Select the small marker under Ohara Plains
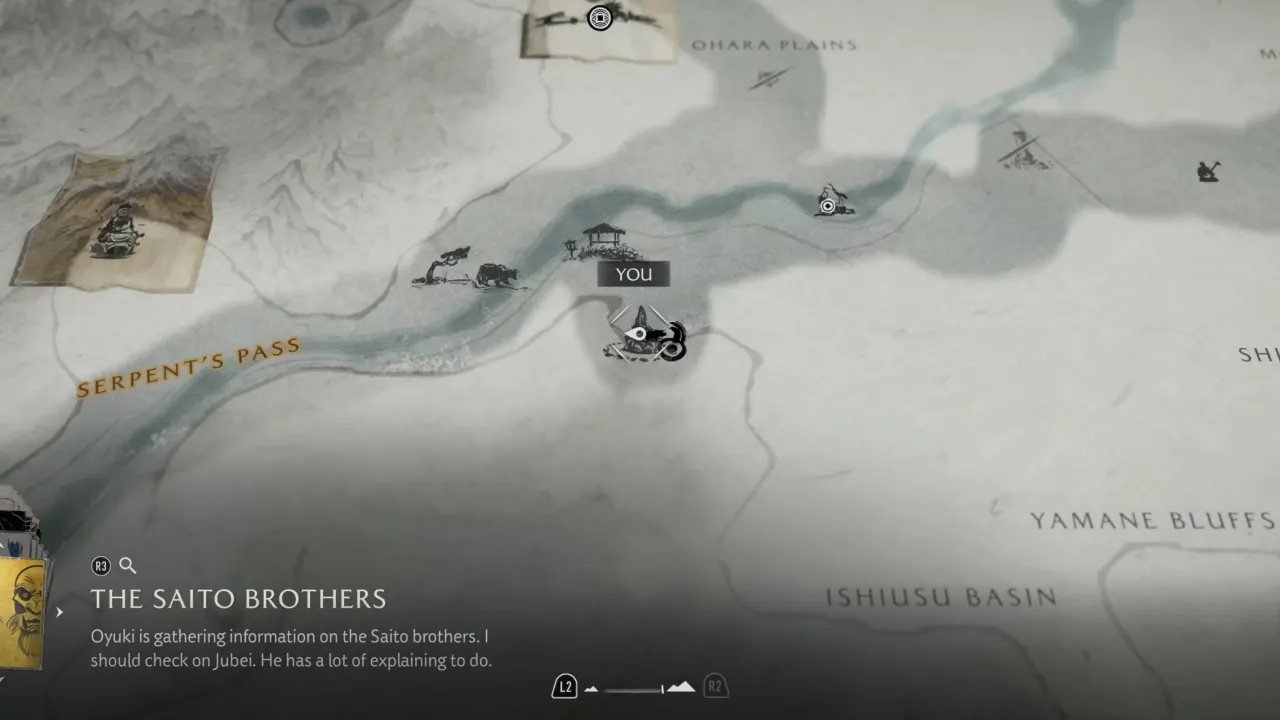The image size is (1280, 720). [x=768, y=77]
